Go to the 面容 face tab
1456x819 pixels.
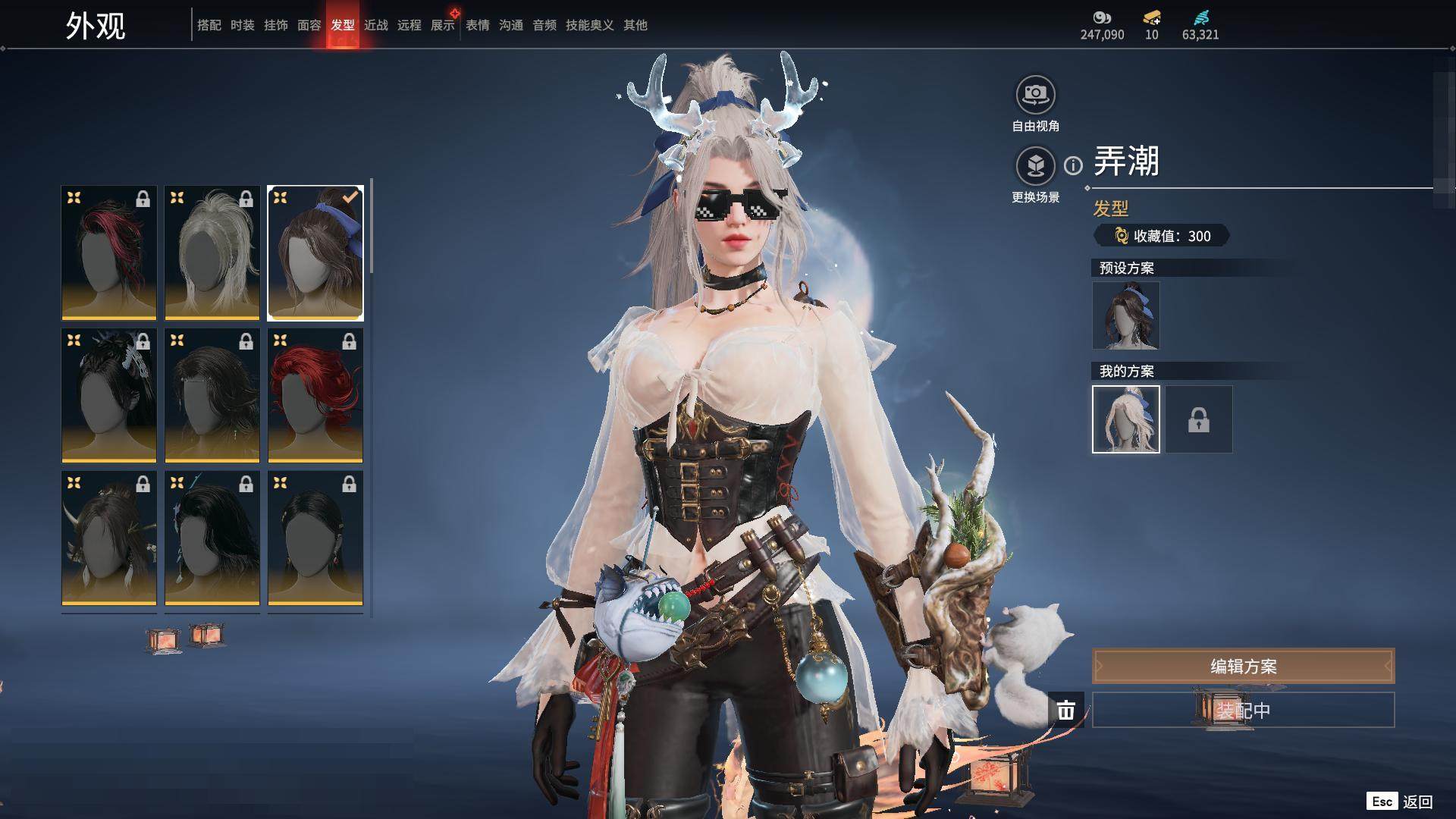(x=309, y=25)
